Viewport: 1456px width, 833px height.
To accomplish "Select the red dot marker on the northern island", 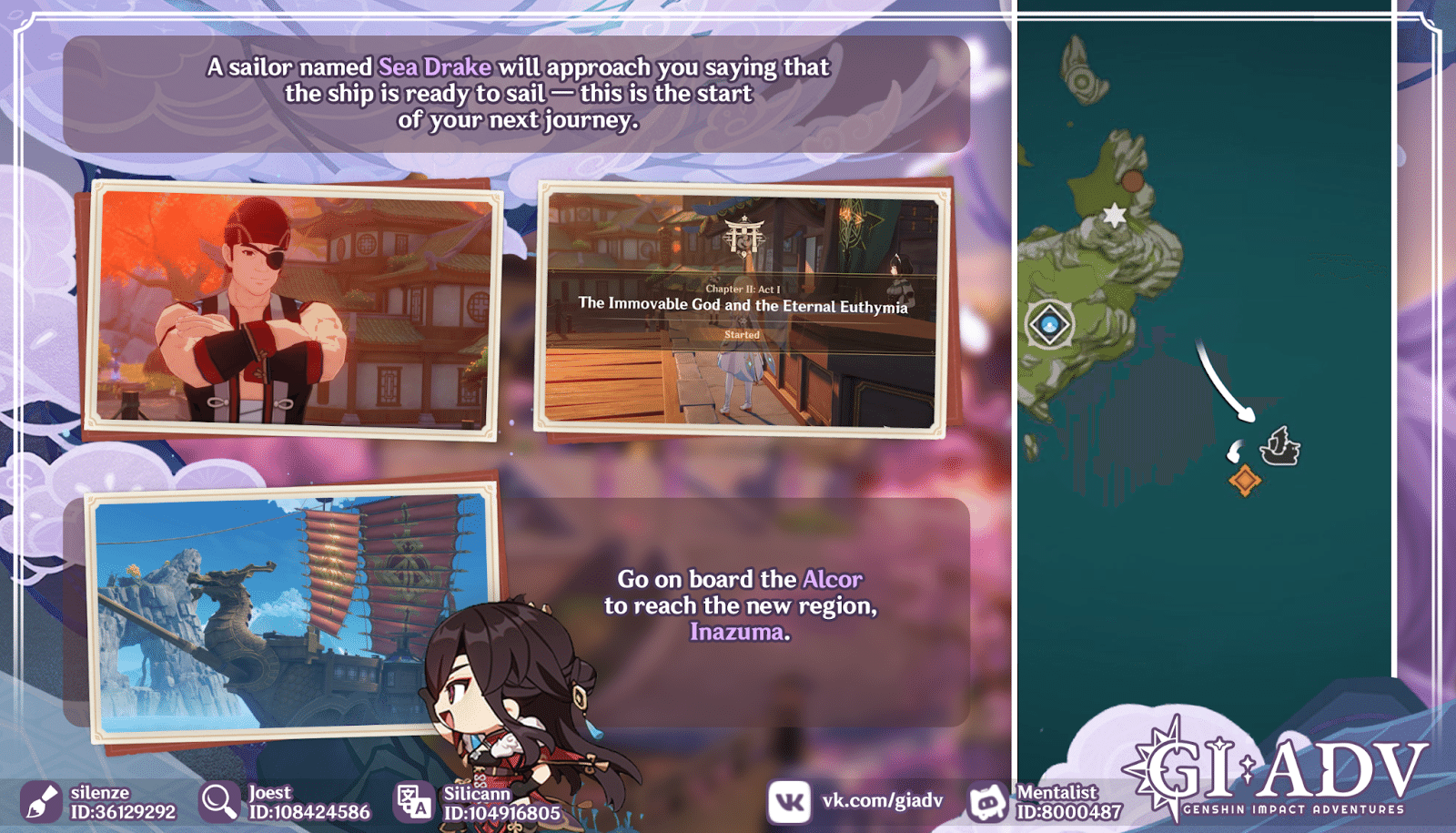I will [x=1134, y=180].
